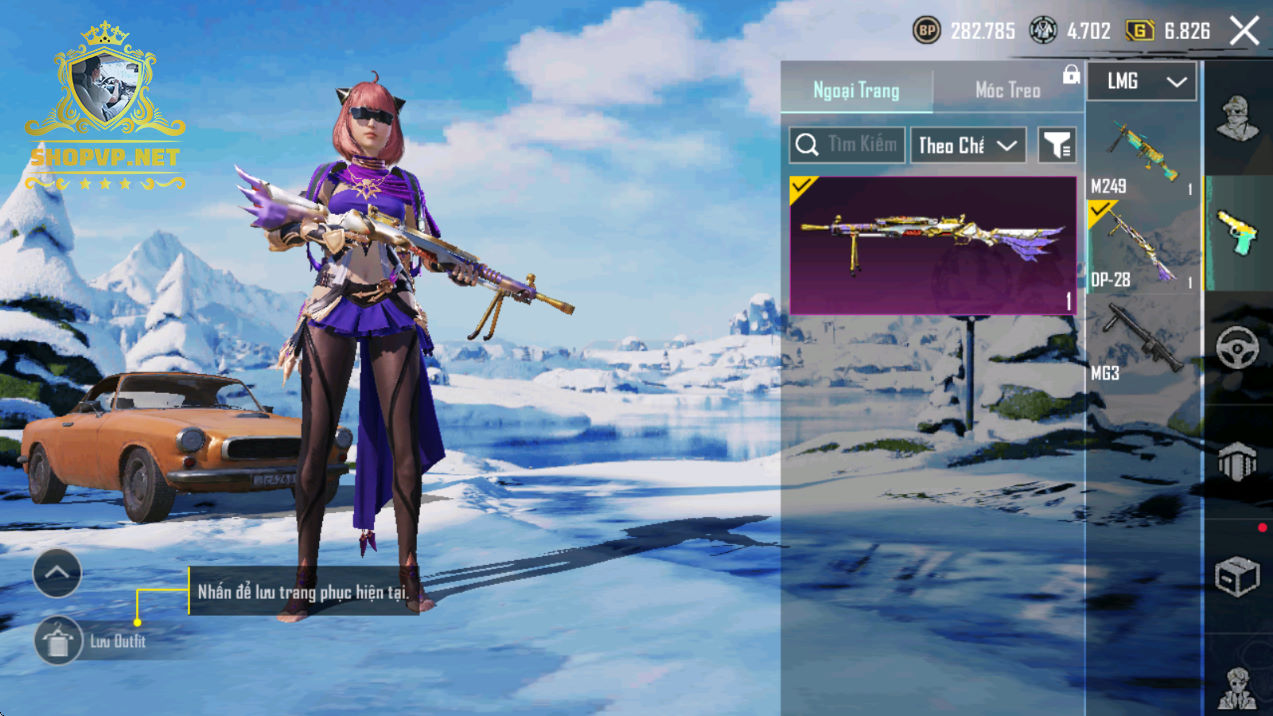
Task: Choose the M249 weapon entry
Action: pyautogui.click(x=1143, y=156)
